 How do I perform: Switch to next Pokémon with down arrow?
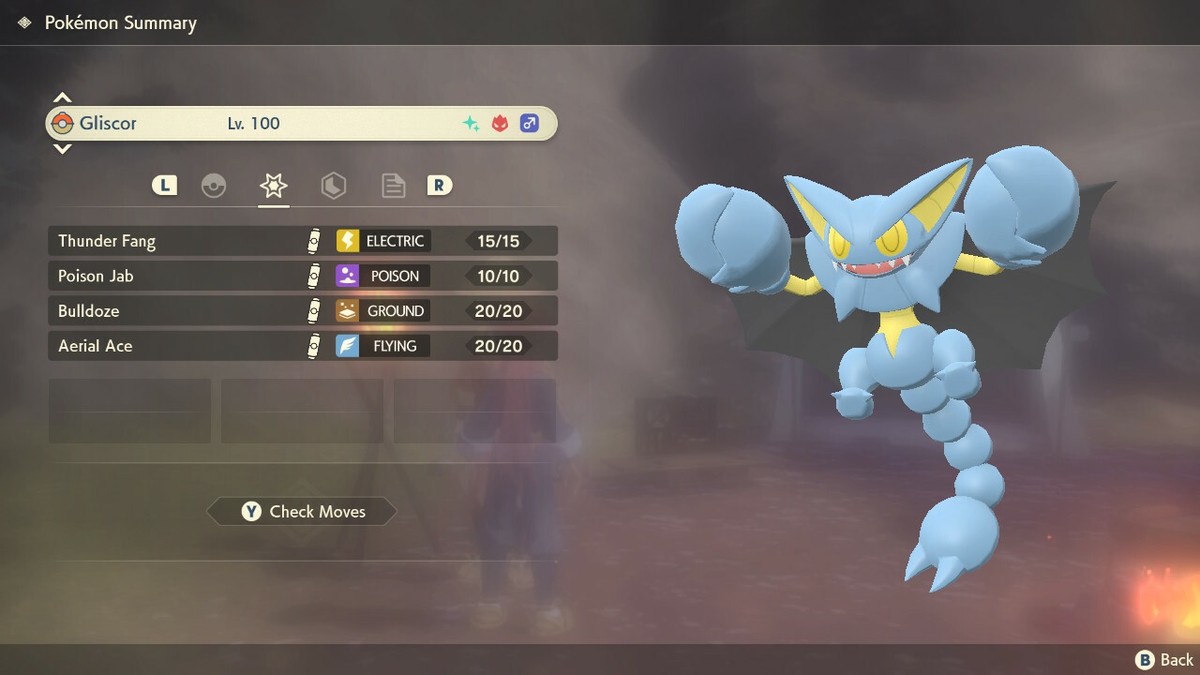click(62, 149)
